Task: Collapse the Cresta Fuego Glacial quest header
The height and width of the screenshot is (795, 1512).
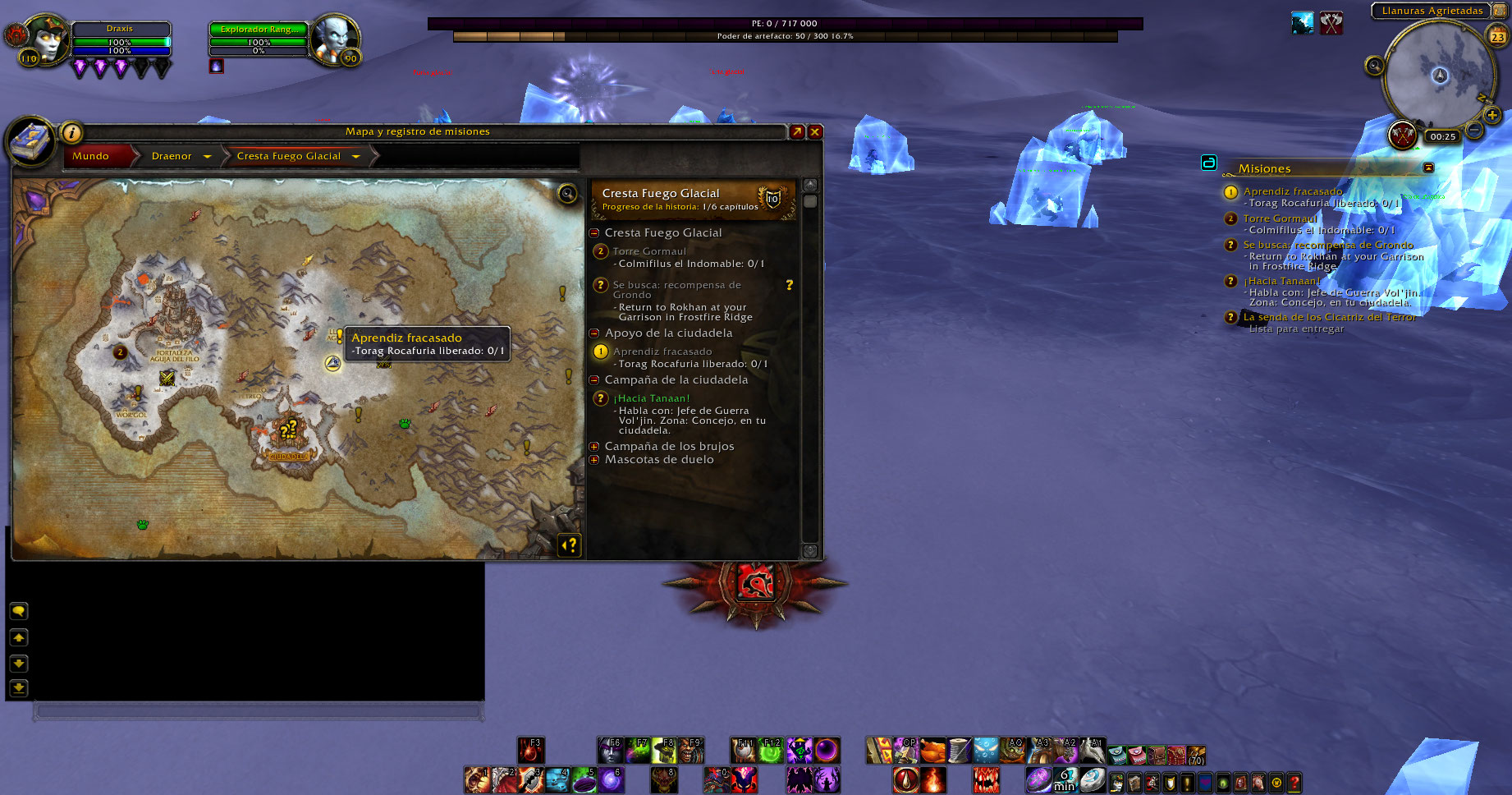Action: point(594,233)
